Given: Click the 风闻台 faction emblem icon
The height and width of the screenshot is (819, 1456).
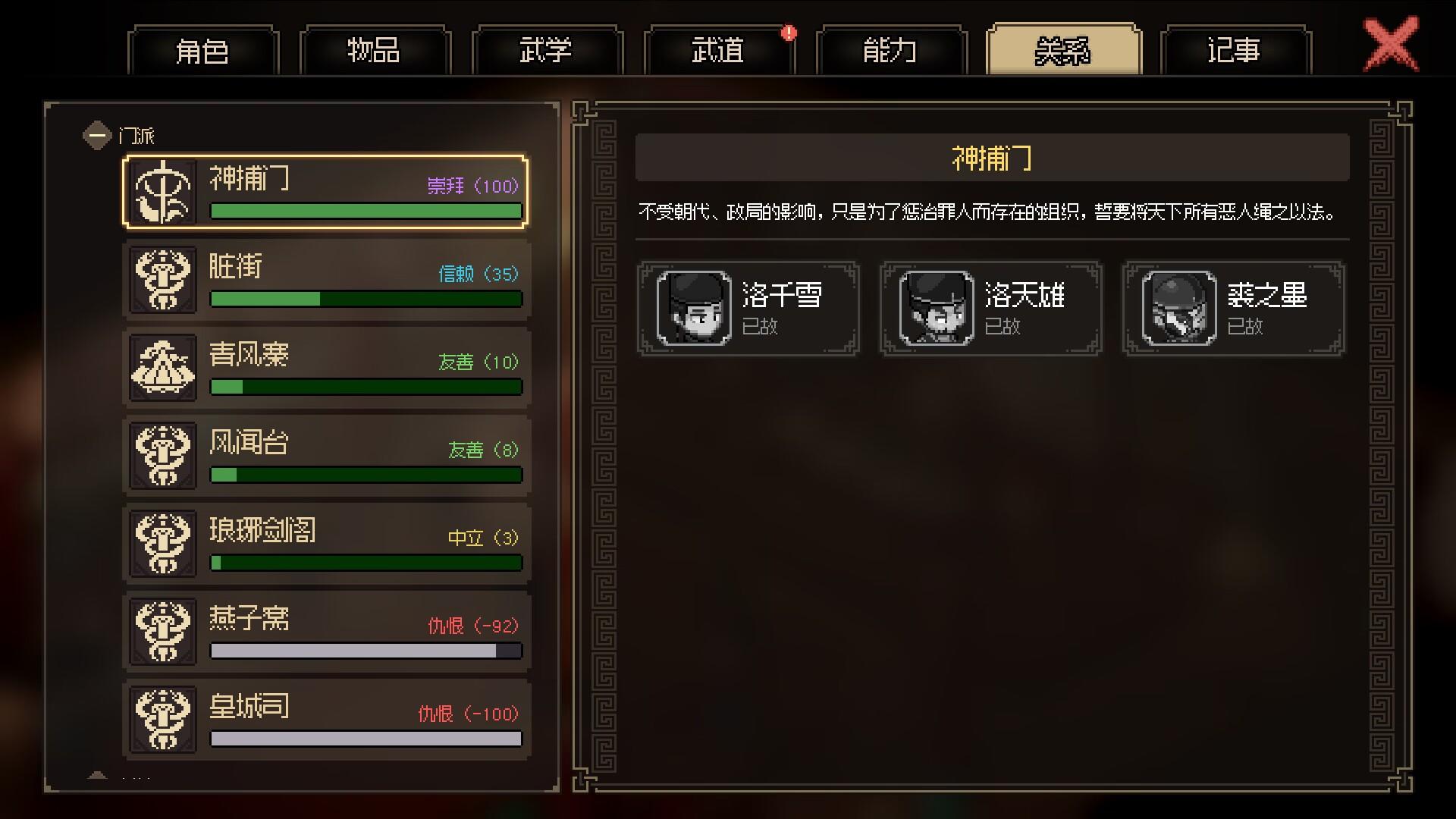Looking at the screenshot, I should click(x=162, y=455).
